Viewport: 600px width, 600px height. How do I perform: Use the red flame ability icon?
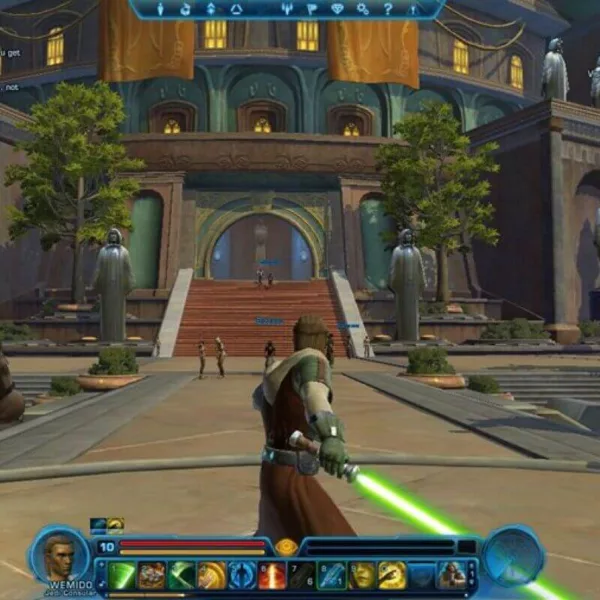tap(272, 575)
